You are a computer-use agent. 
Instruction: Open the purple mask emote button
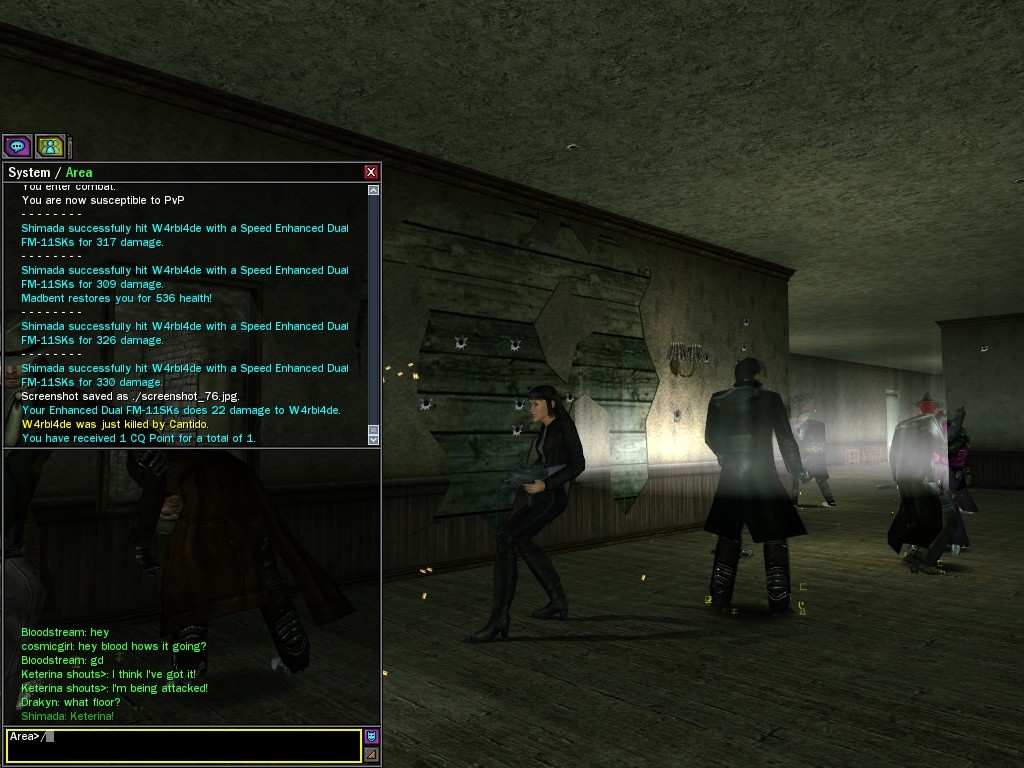(x=371, y=737)
